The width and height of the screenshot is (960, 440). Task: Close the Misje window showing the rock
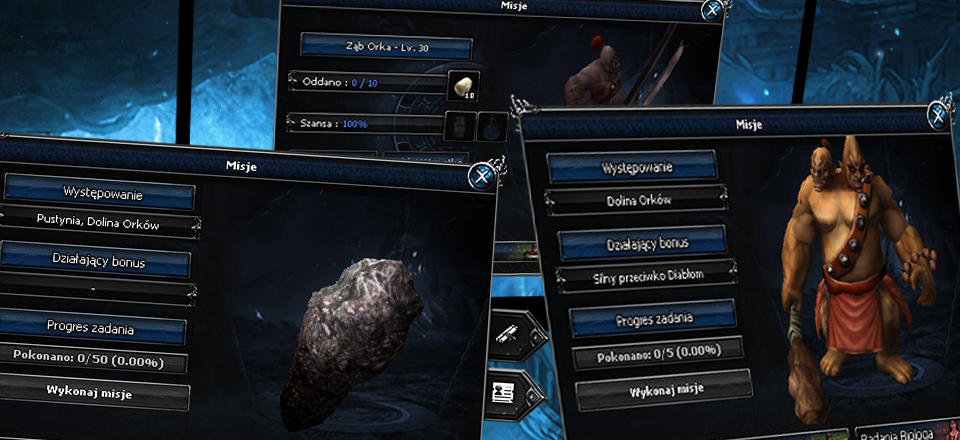pos(481,176)
